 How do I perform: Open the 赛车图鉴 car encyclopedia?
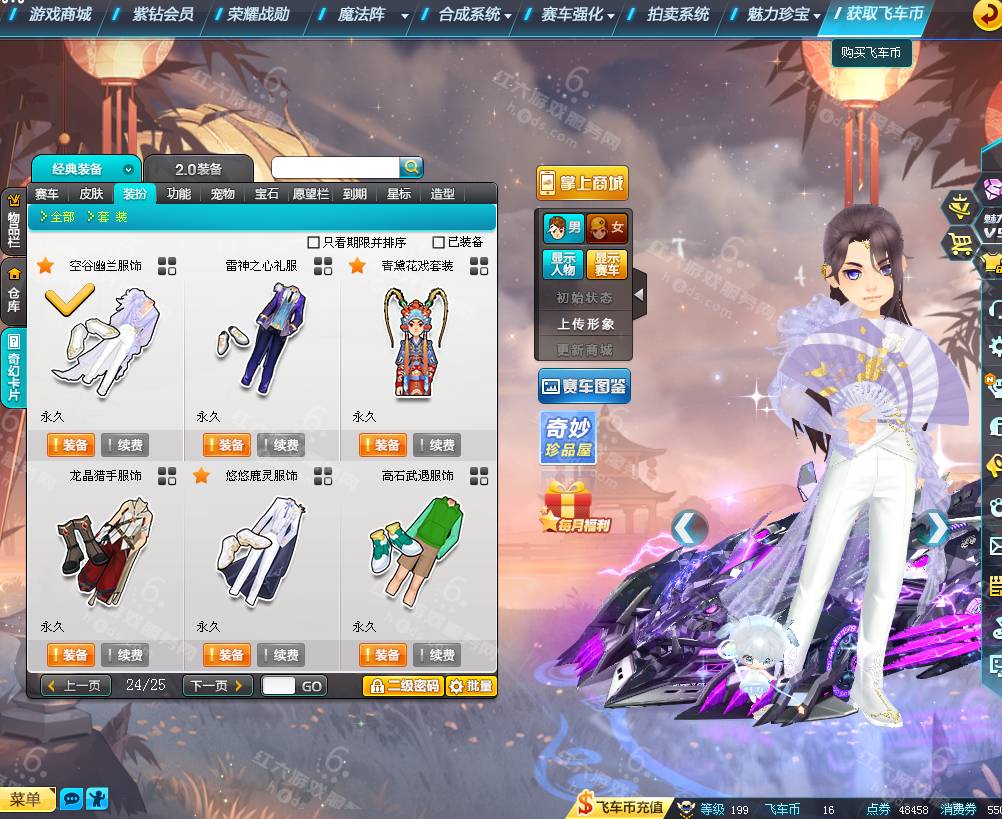(584, 385)
